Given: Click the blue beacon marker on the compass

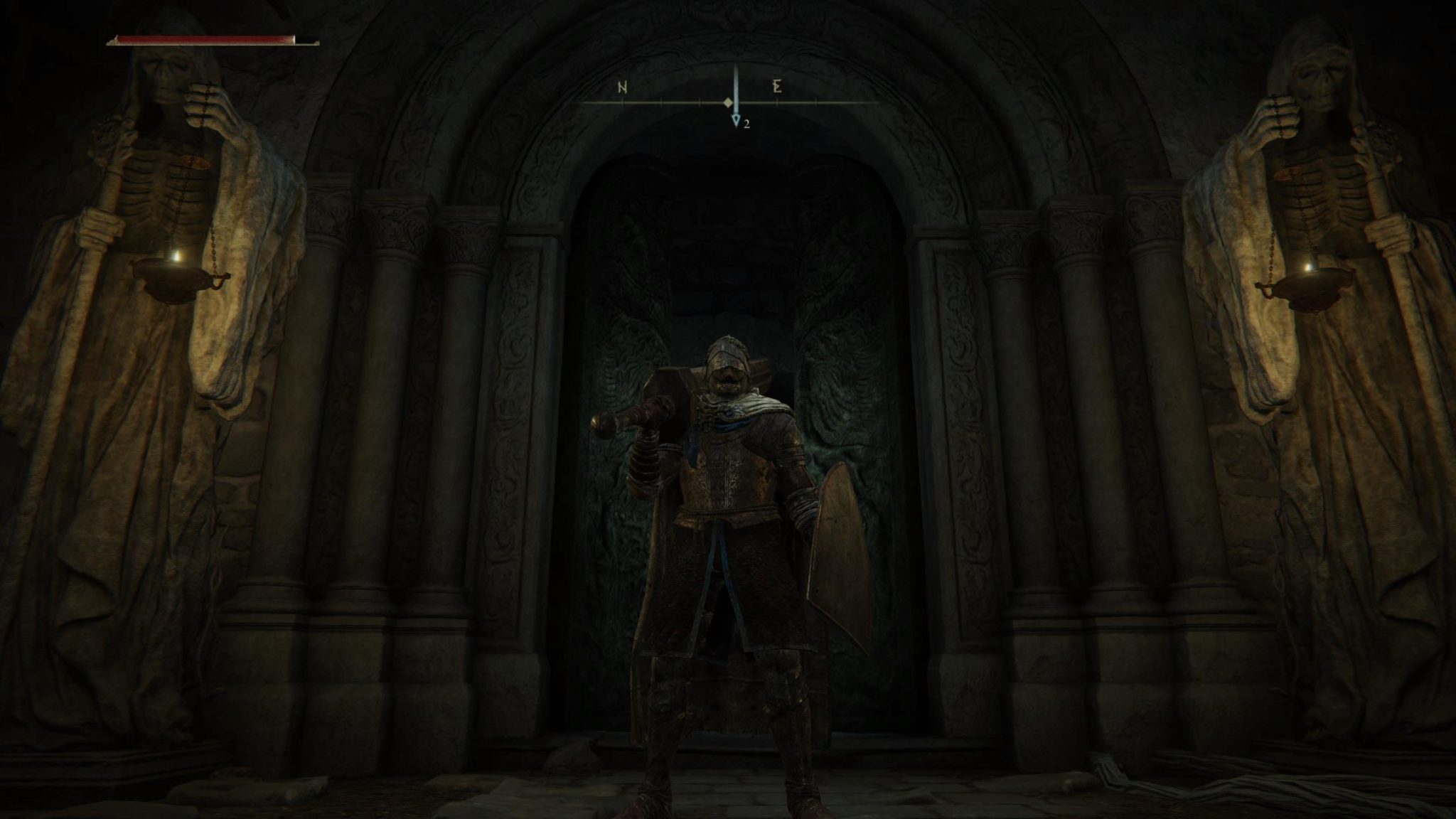Looking at the screenshot, I should 737,120.
